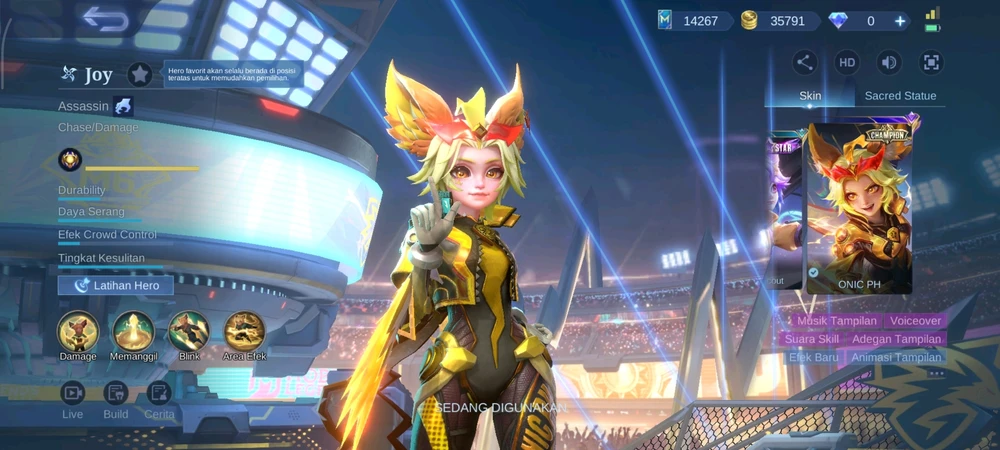Select the Memanggil skill icon
Image resolution: width=1000 pixels, height=450 pixels.
tap(133, 331)
